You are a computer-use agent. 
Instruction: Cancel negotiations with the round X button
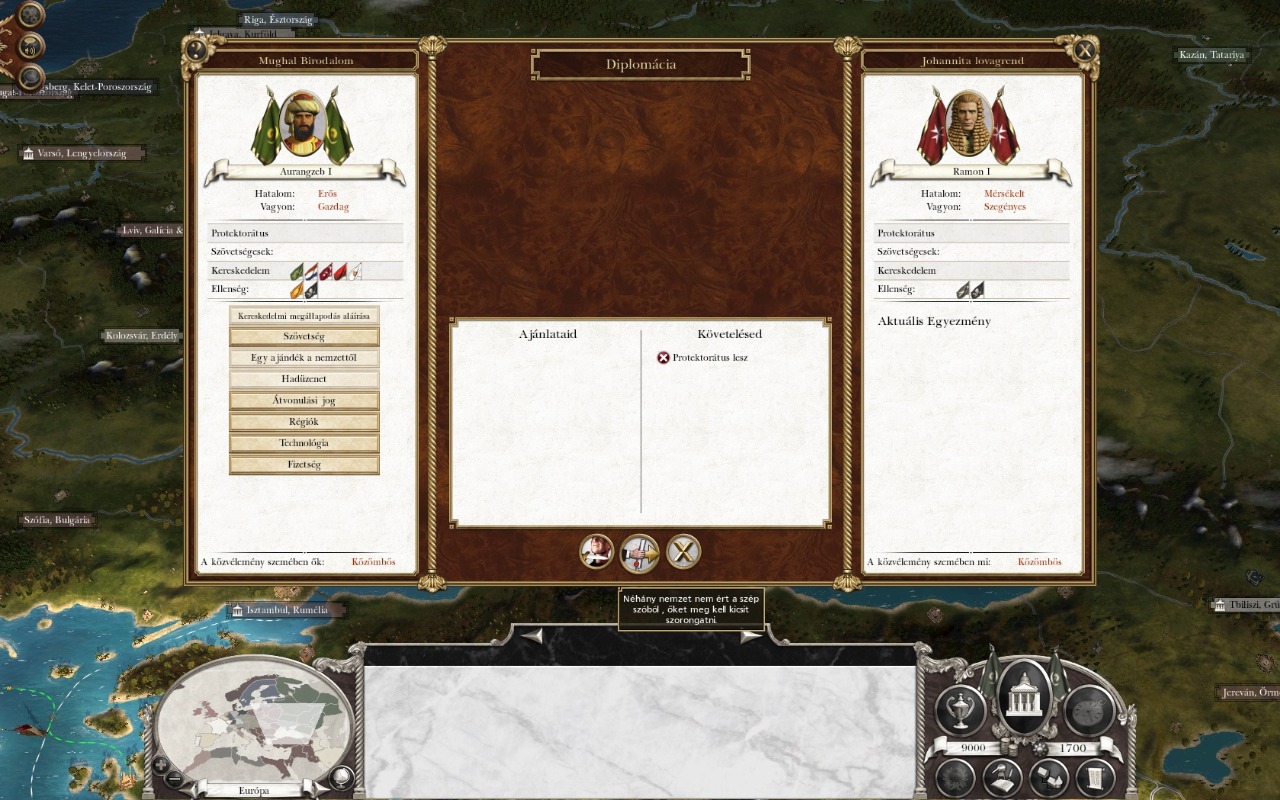684,551
